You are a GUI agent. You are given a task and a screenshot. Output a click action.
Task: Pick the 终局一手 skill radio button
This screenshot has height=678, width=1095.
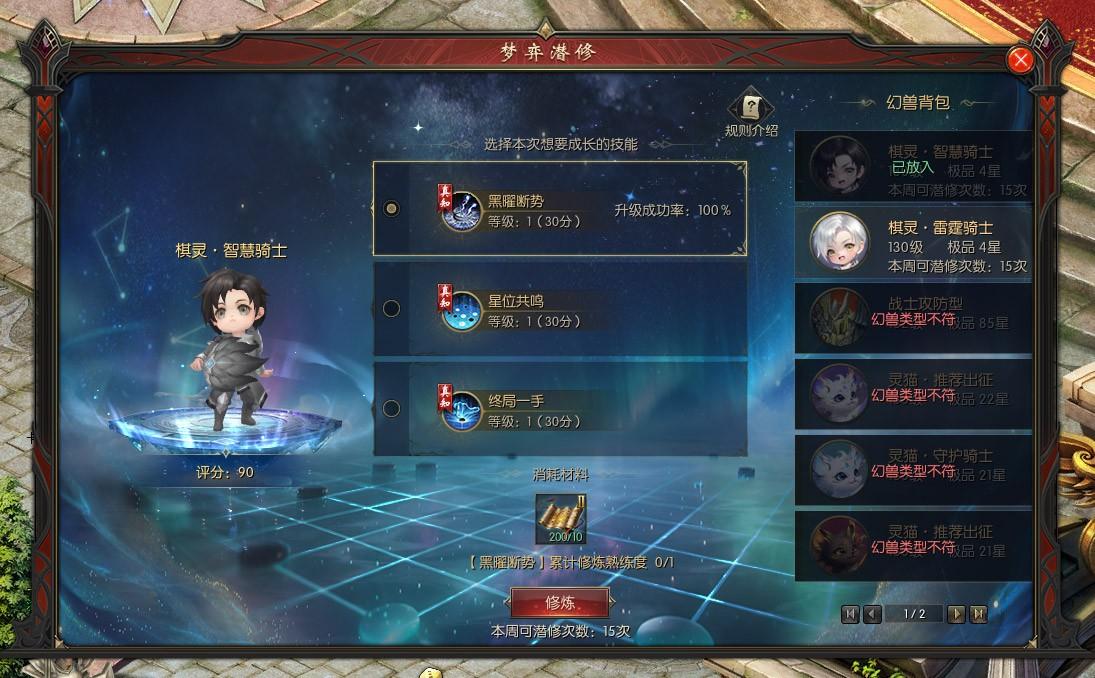(392, 408)
